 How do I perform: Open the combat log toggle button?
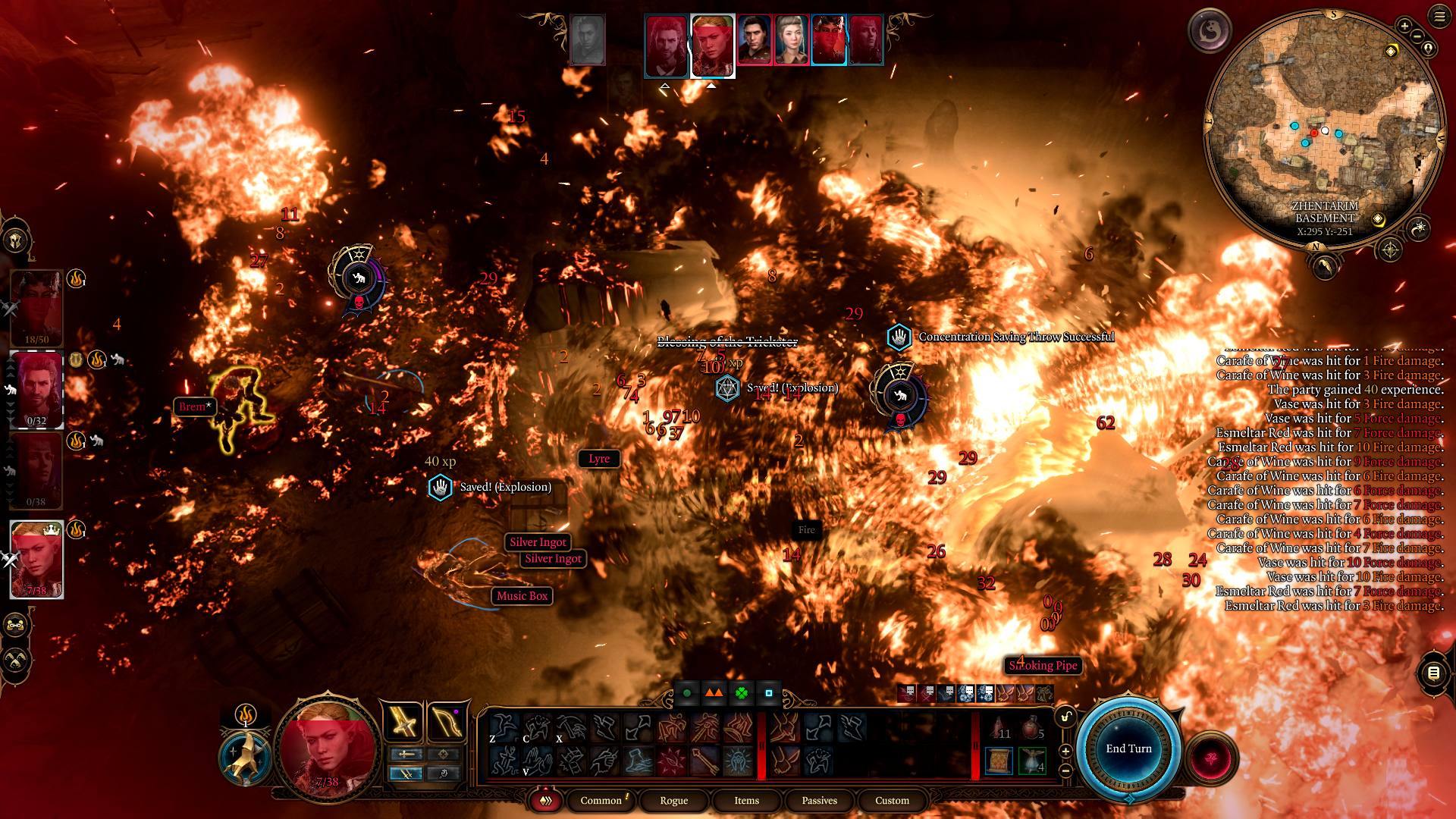(1433, 673)
